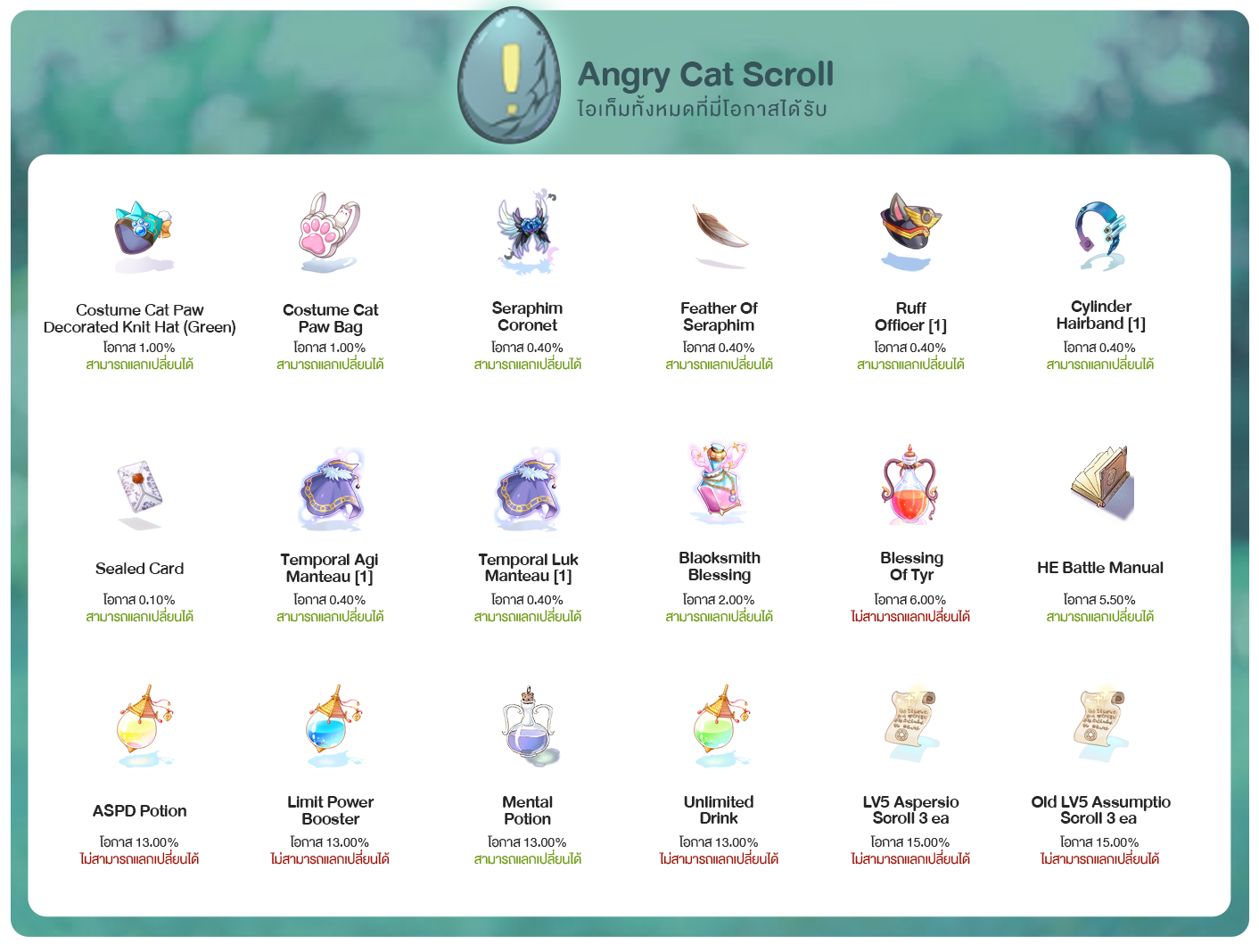The height and width of the screenshot is (952, 1259).
Task: Select the Temporal Luk Manteau [1]
Action: click(527, 490)
